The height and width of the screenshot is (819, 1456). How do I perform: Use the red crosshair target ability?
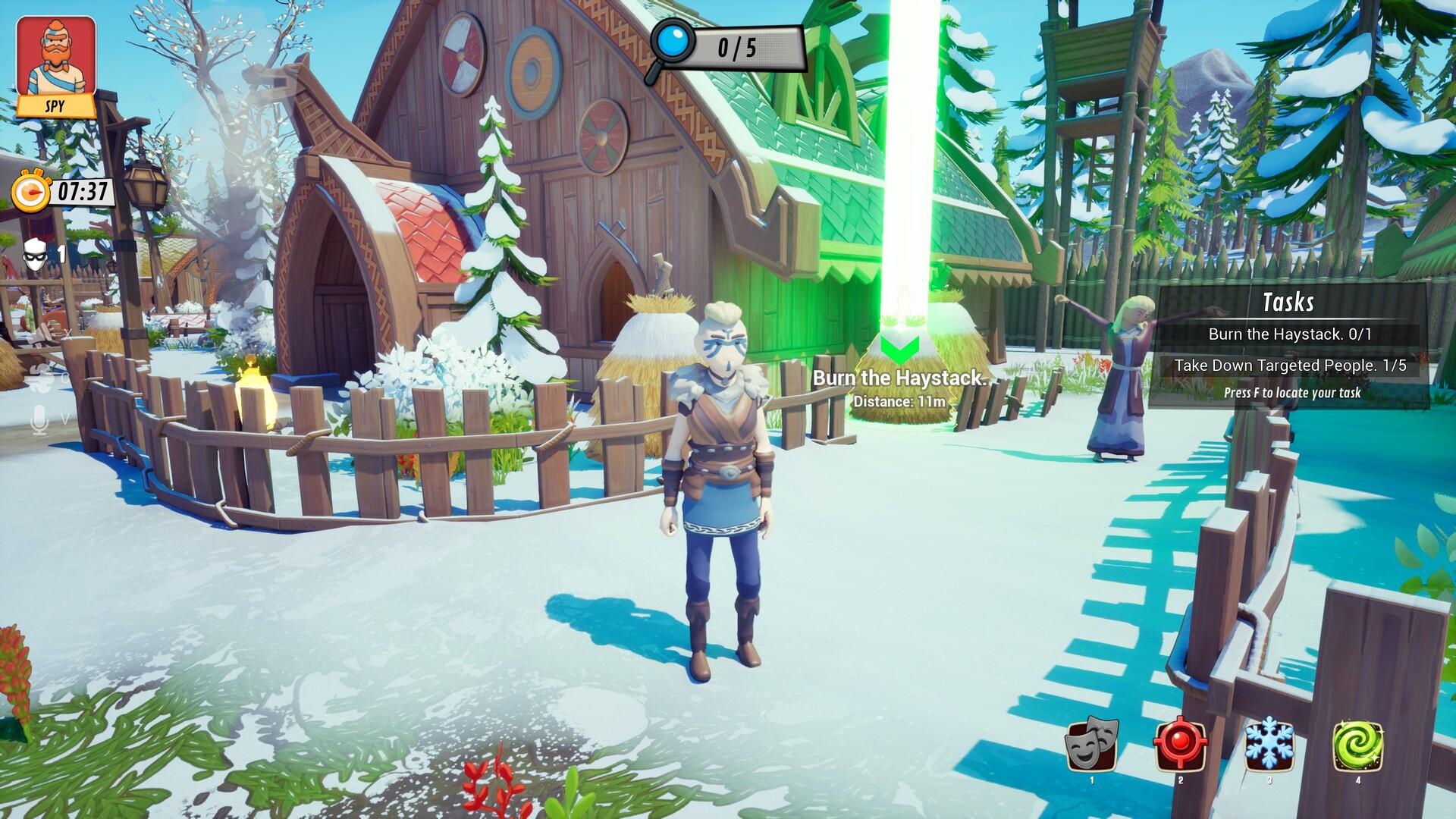click(1180, 745)
